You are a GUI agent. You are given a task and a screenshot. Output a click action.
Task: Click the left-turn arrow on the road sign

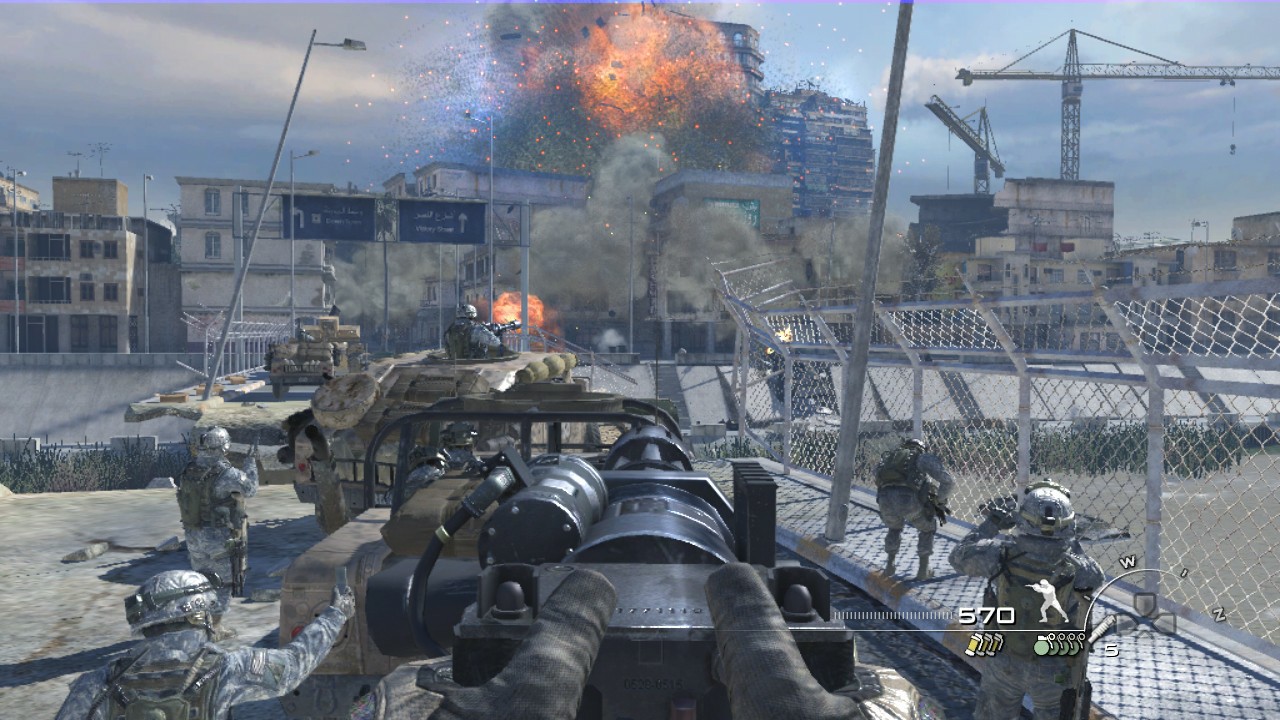click(x=302, y=217)
